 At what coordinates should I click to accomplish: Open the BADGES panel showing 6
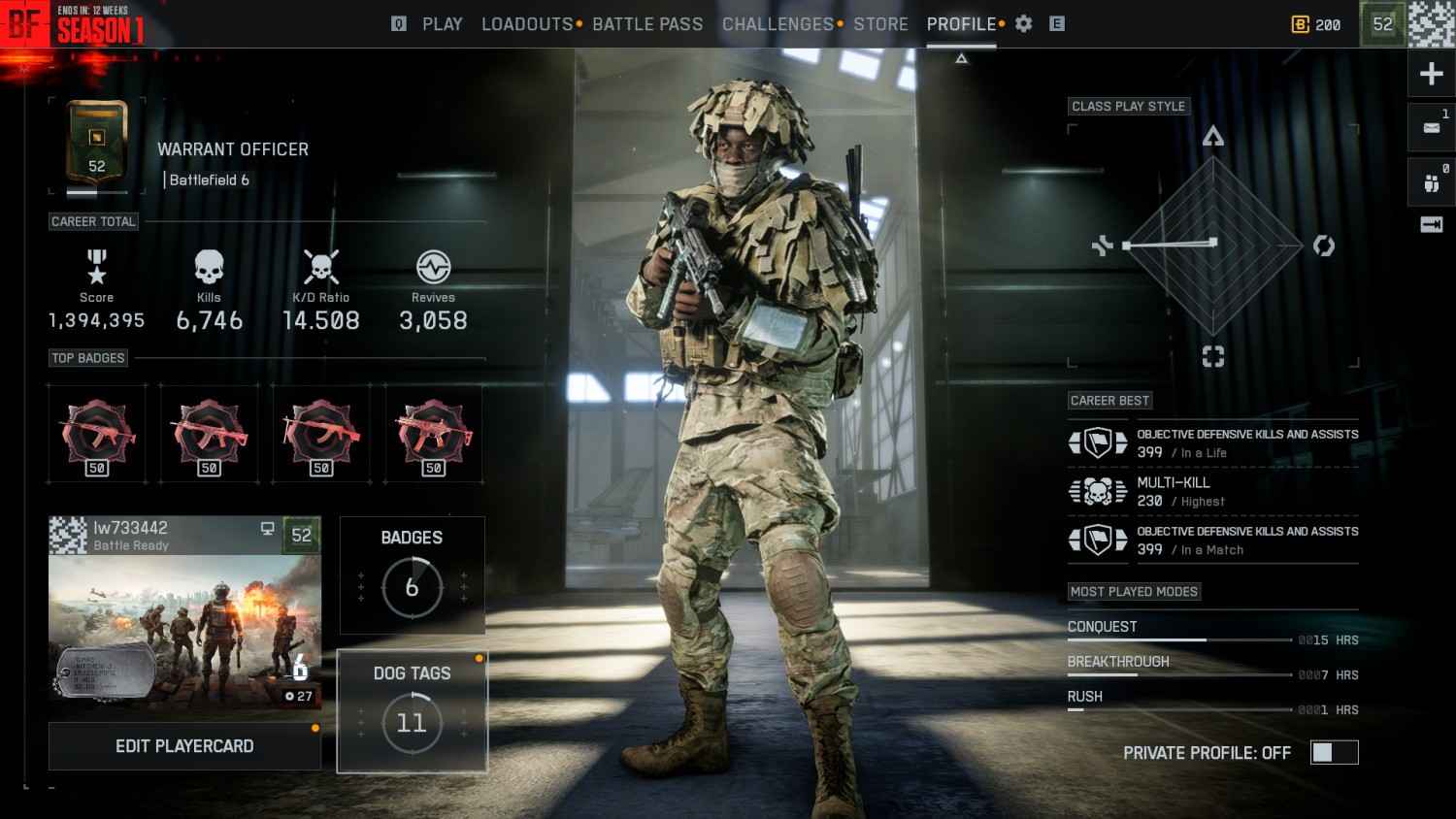(412, 574)
